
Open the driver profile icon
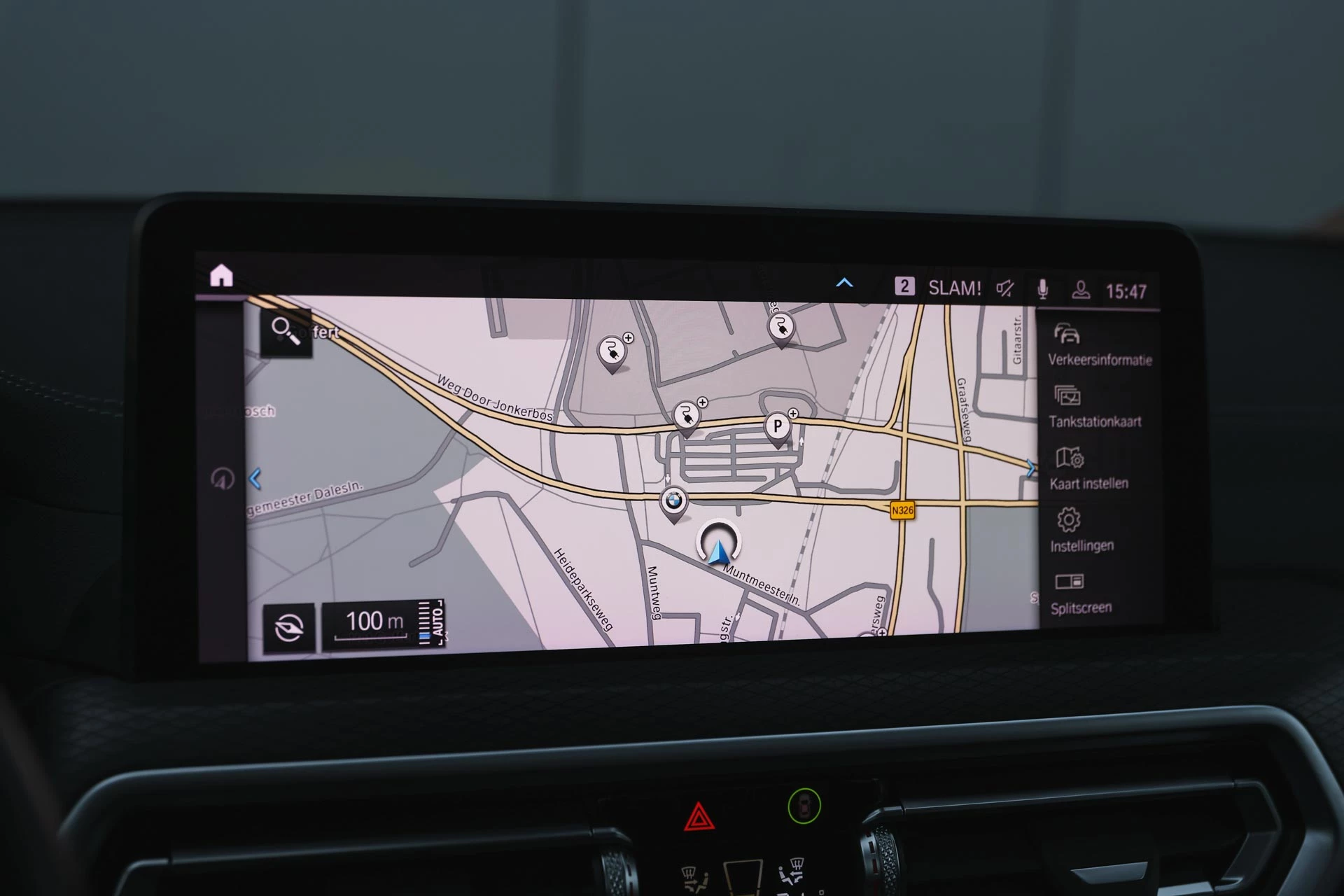[1082, 289]
